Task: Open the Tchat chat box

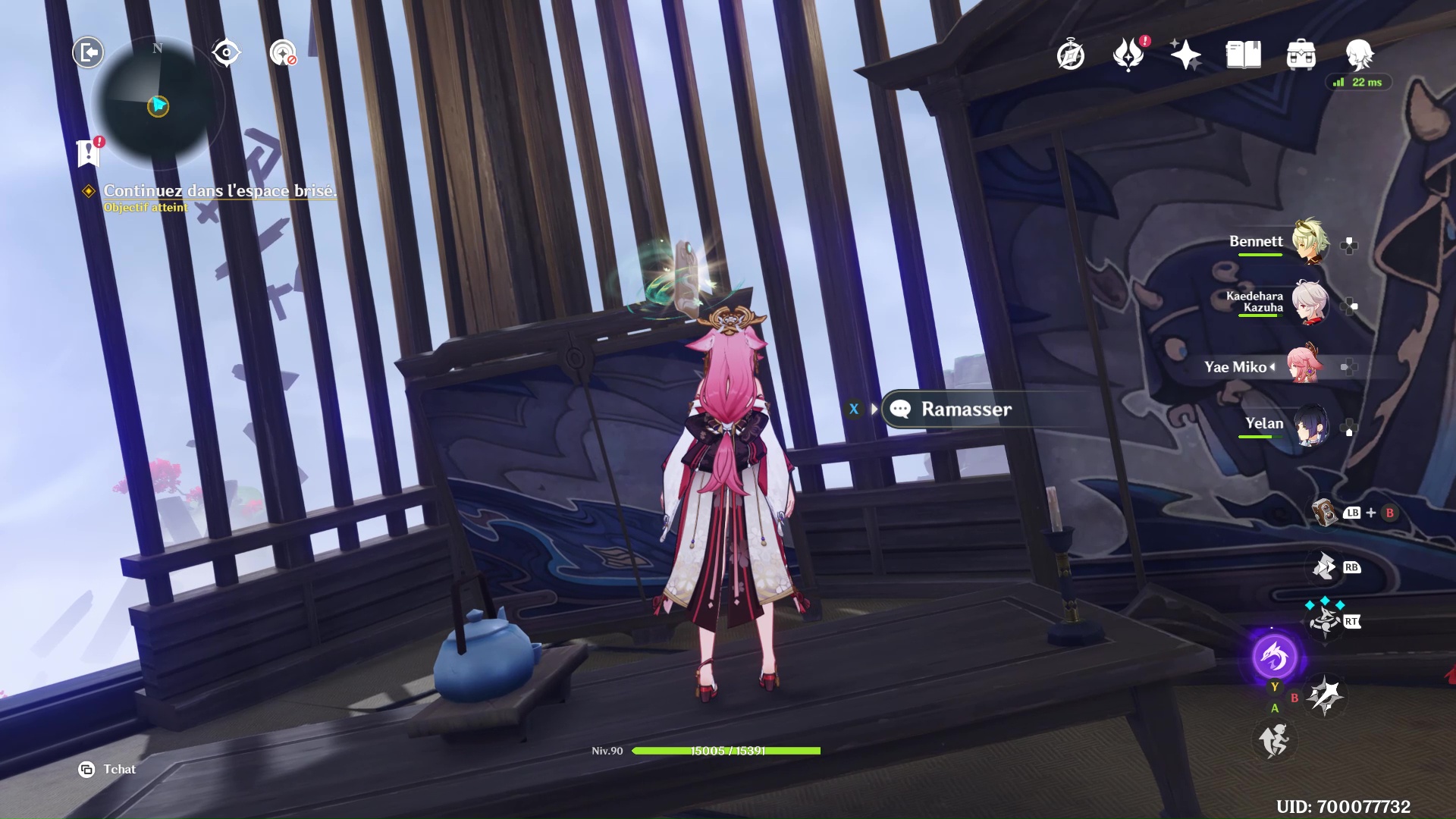Action: tap(107, 769)
